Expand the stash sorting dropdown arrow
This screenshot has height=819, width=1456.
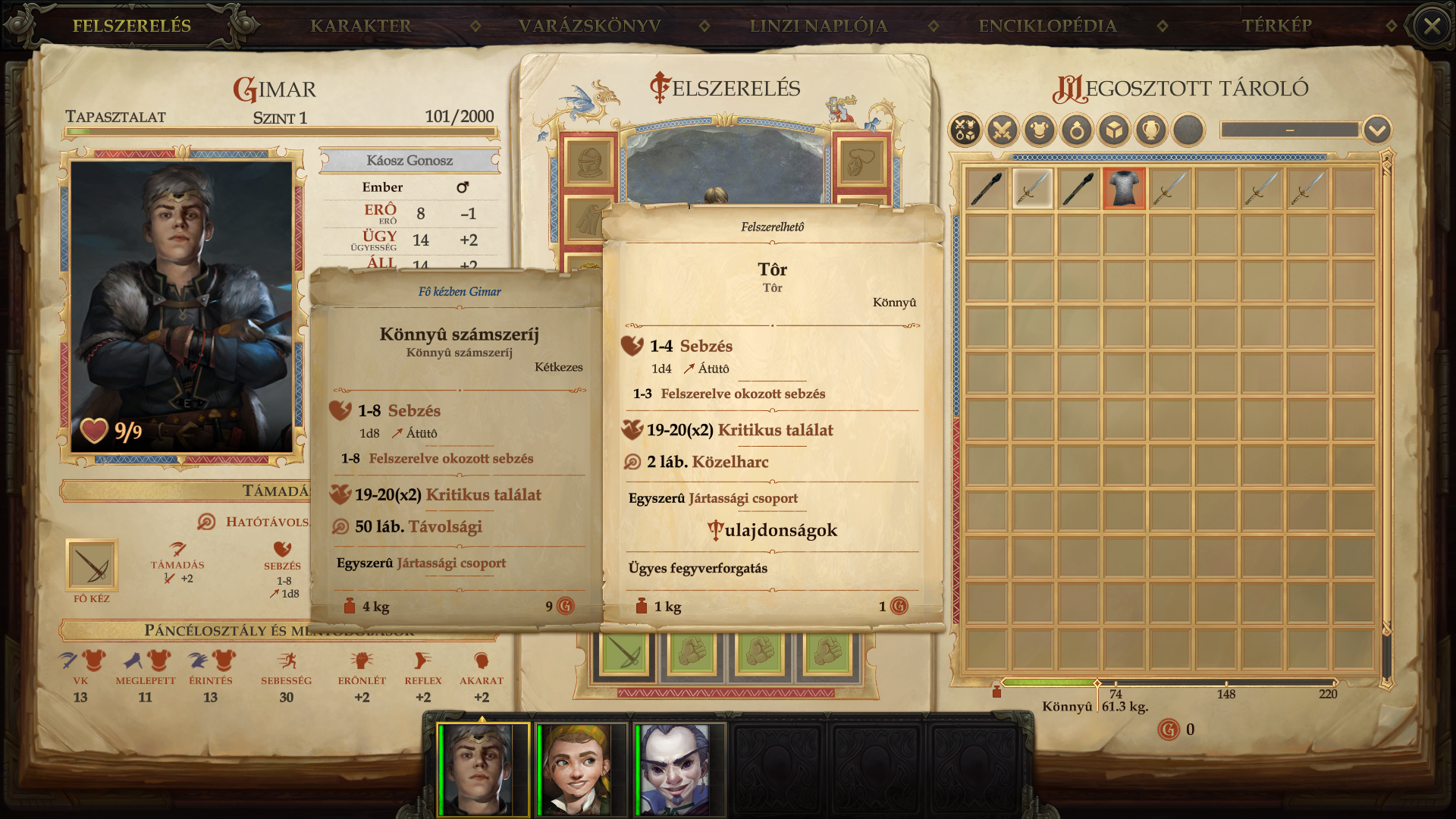[1377, 130]
